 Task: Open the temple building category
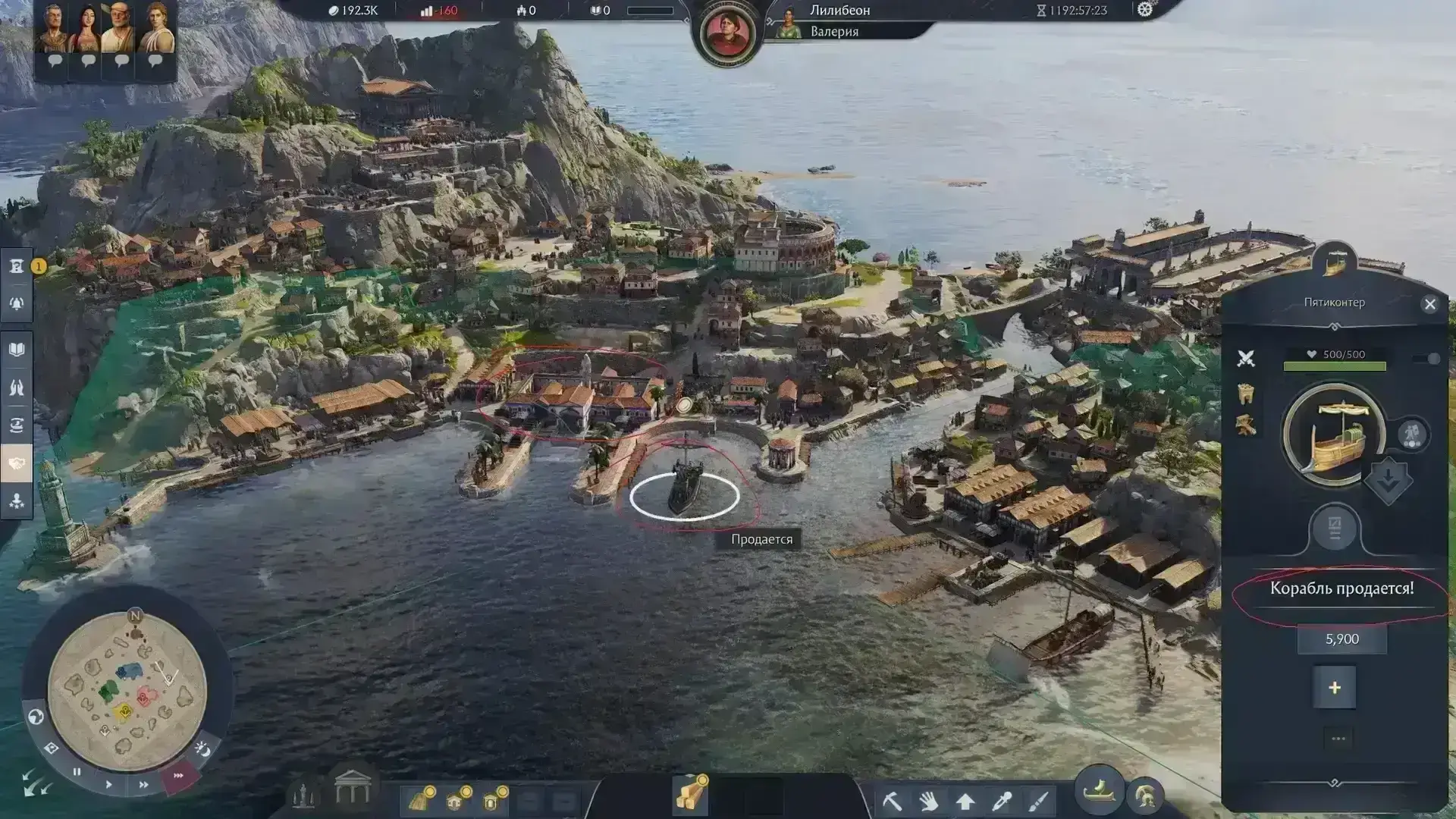352,789
